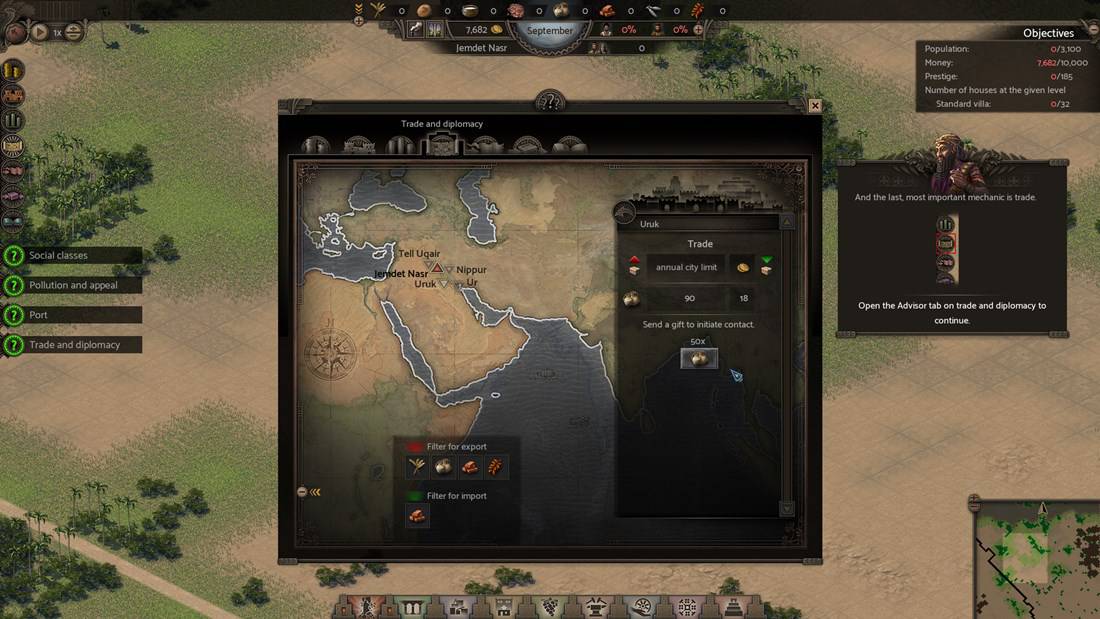Click the play button for game speed
This screenshot has height=619, width=1100.
40,32
